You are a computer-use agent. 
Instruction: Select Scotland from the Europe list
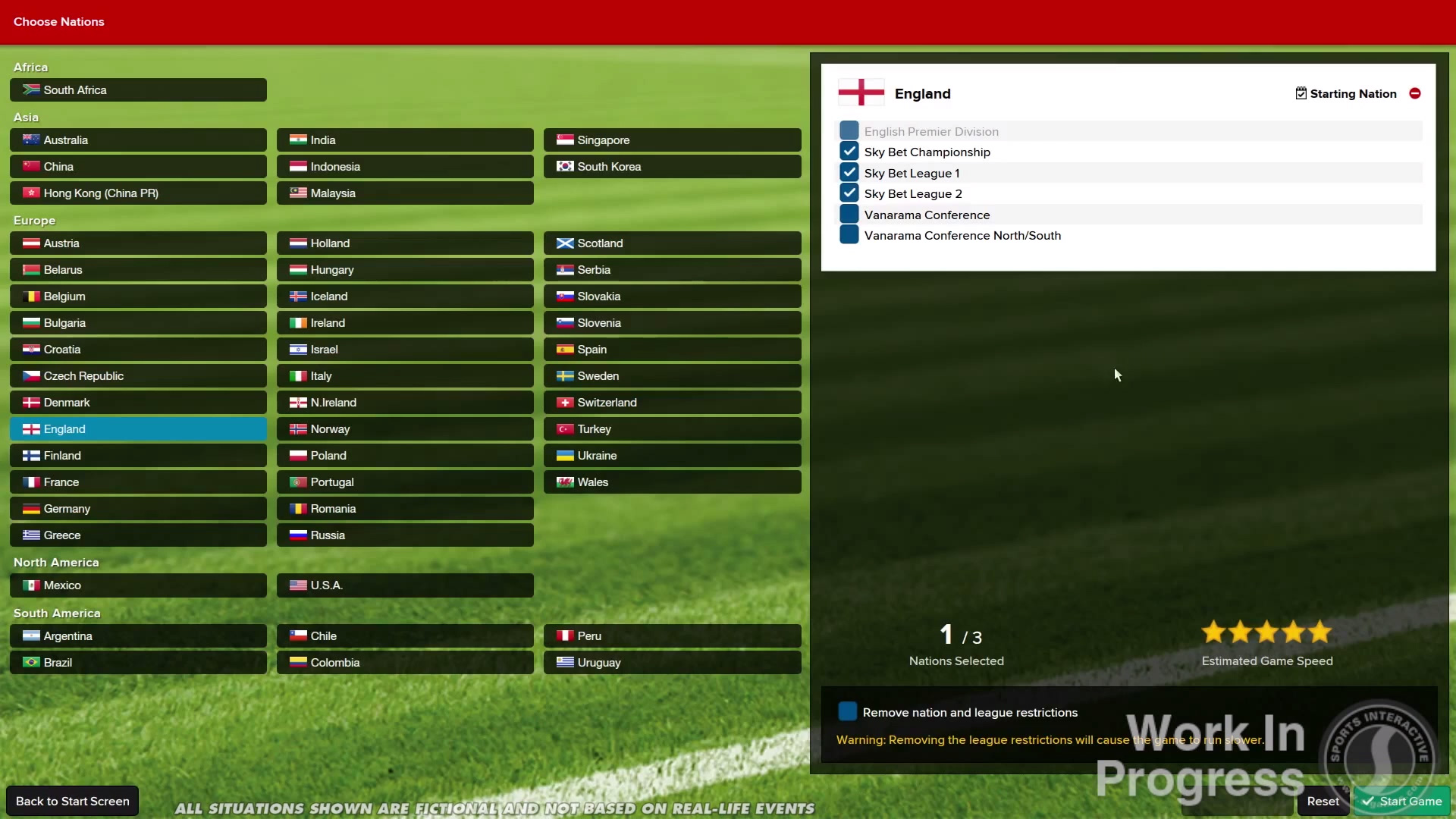(672, 243)
